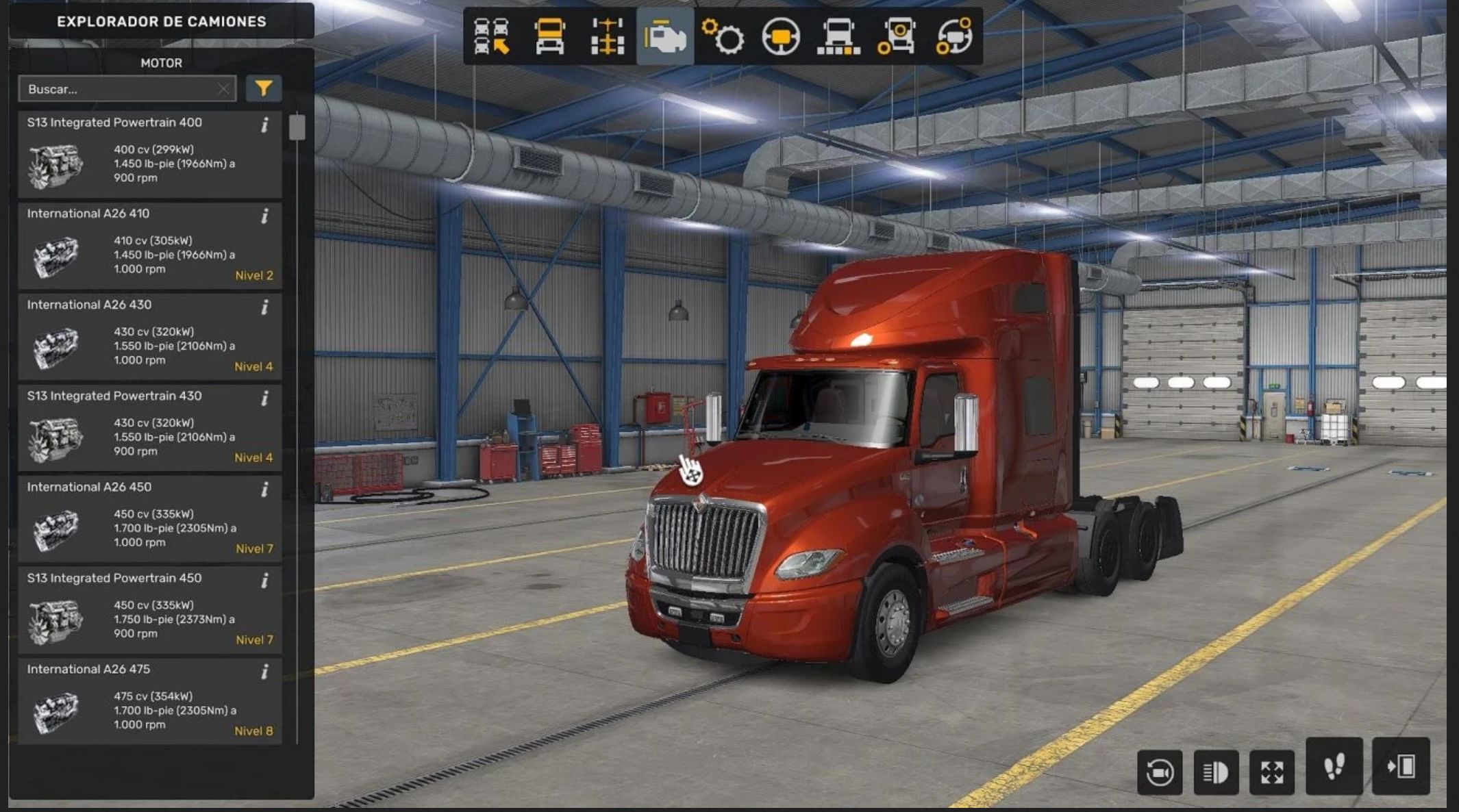1459x812 pixels.
Task: Exit the truck explorer
Action: (x=1401, y=766)
